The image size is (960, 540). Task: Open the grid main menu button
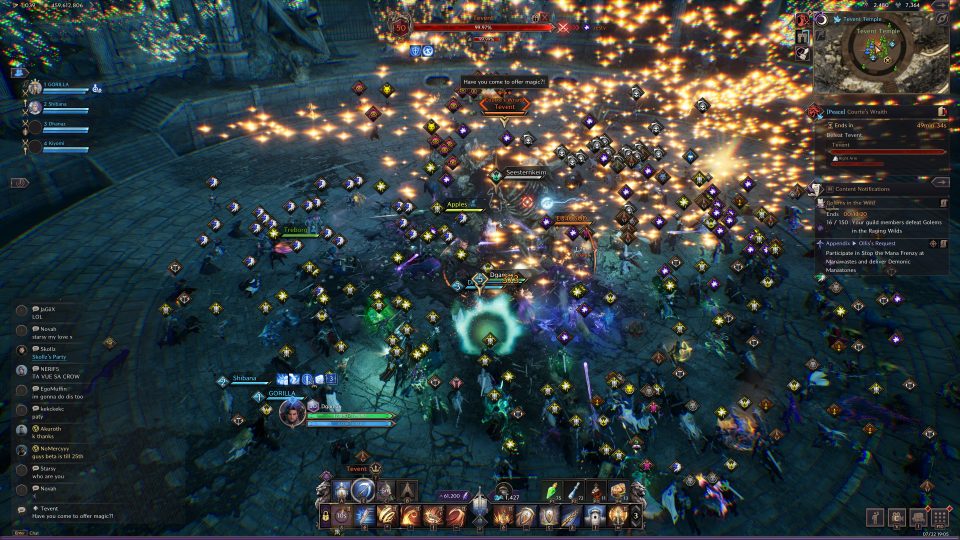click(x=940, y=518)
